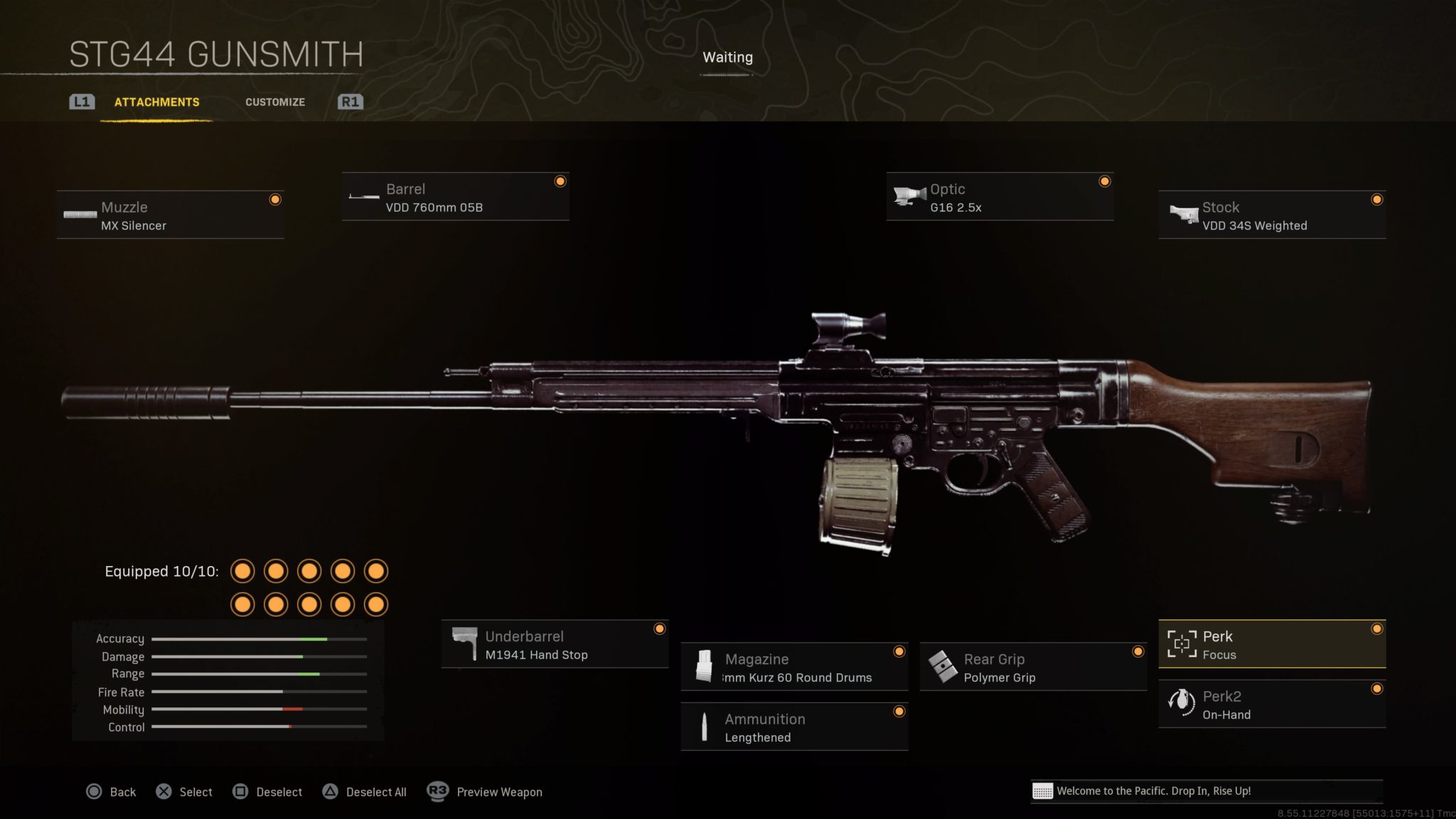Screen dimensions: 1456x819
Task: Open the Magazine slot with 60 Round Drums
Action: (x=794, y=667)
